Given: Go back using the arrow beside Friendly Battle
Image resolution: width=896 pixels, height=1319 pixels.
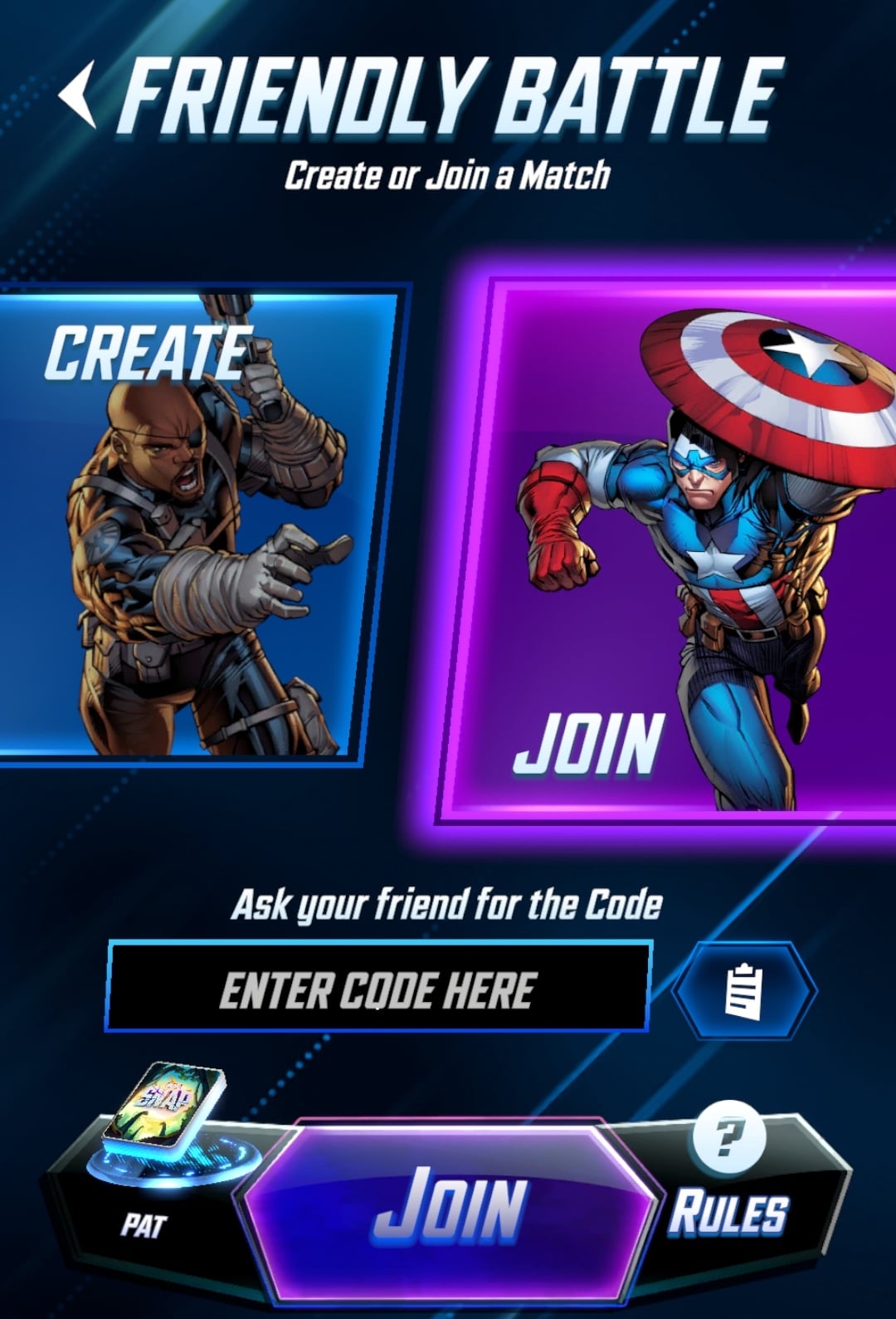Looking at the screenshot, I should tap(77, 96).
